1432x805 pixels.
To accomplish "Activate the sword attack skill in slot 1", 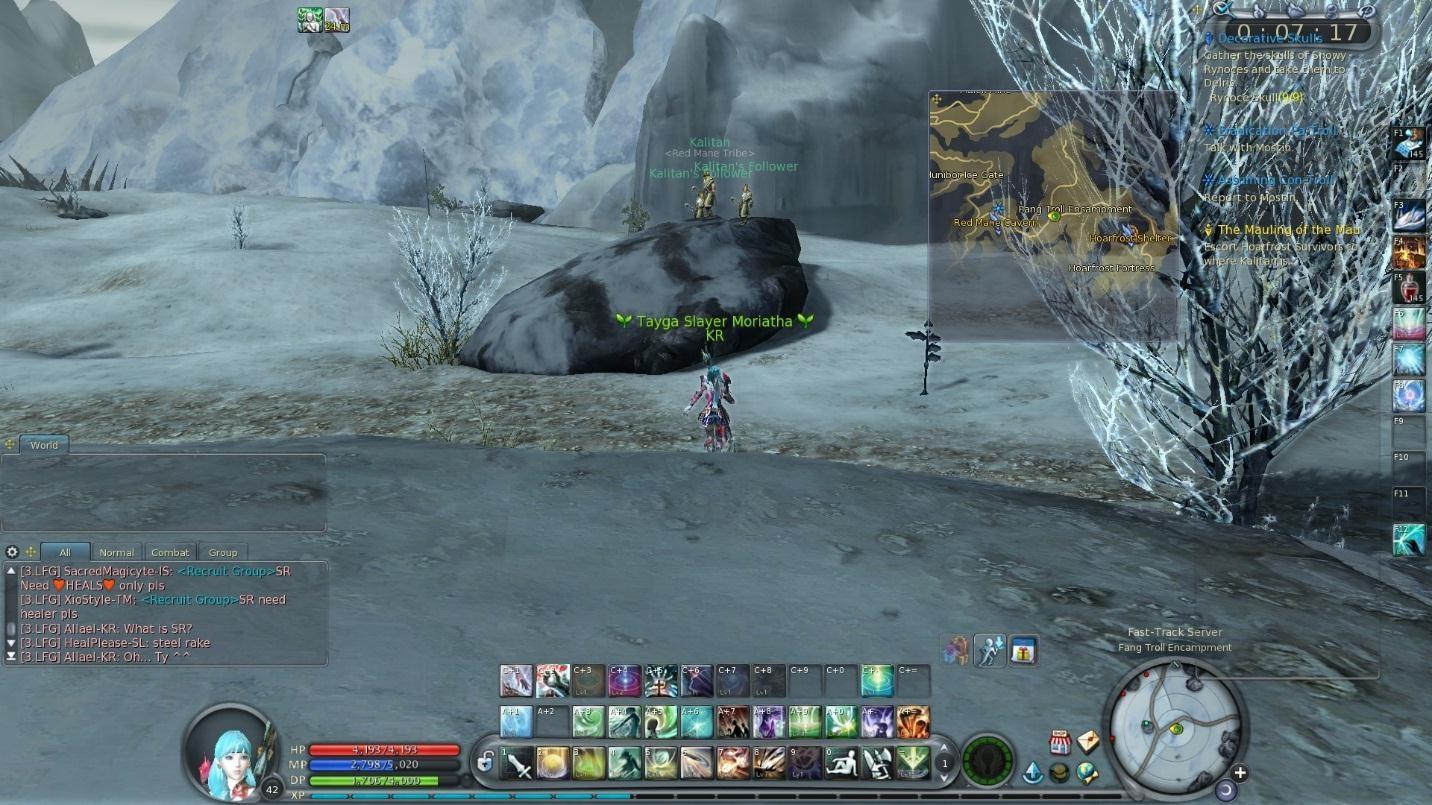I will pos(517,763).
